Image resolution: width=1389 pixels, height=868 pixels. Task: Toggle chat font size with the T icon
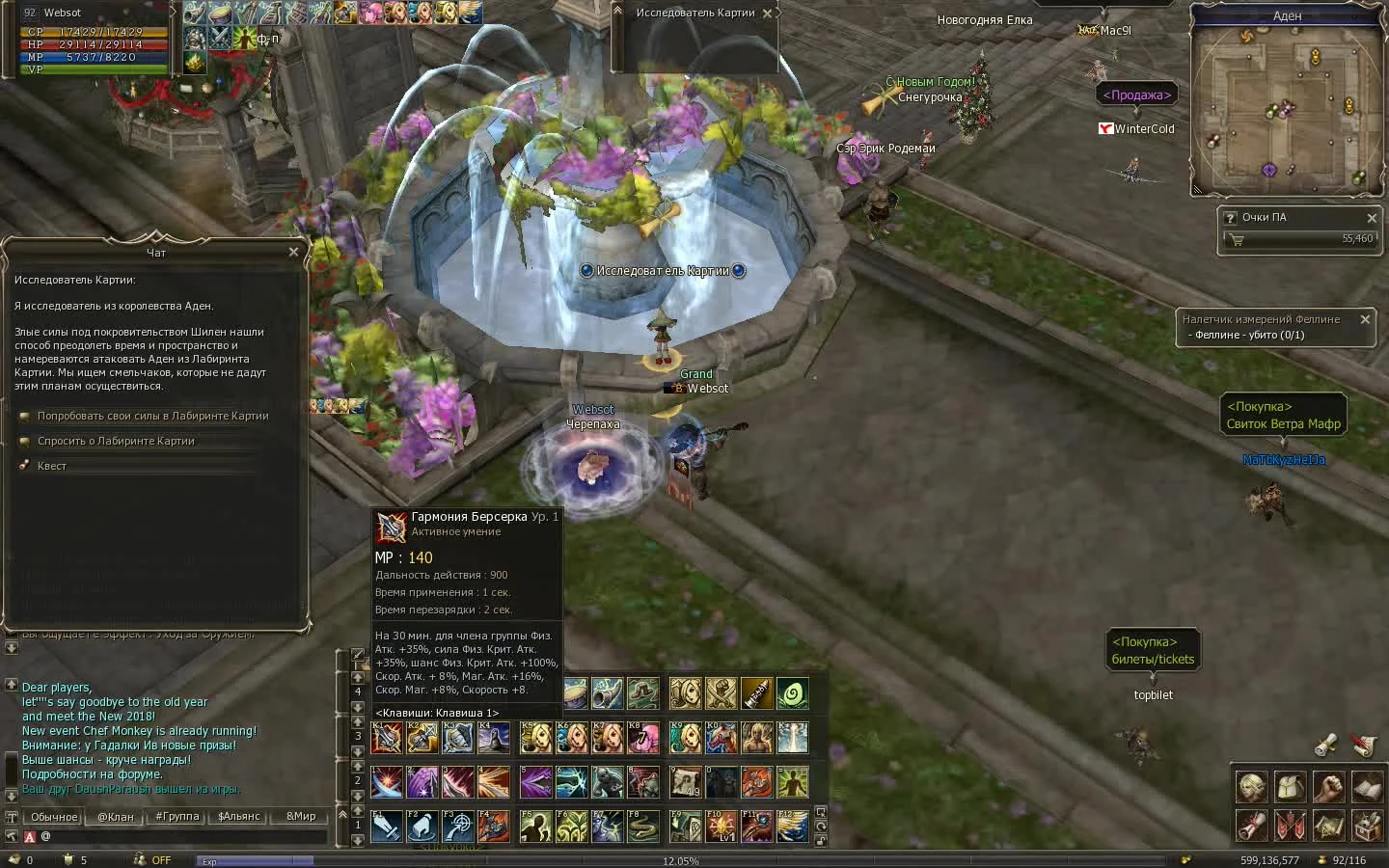coord(11,817)
